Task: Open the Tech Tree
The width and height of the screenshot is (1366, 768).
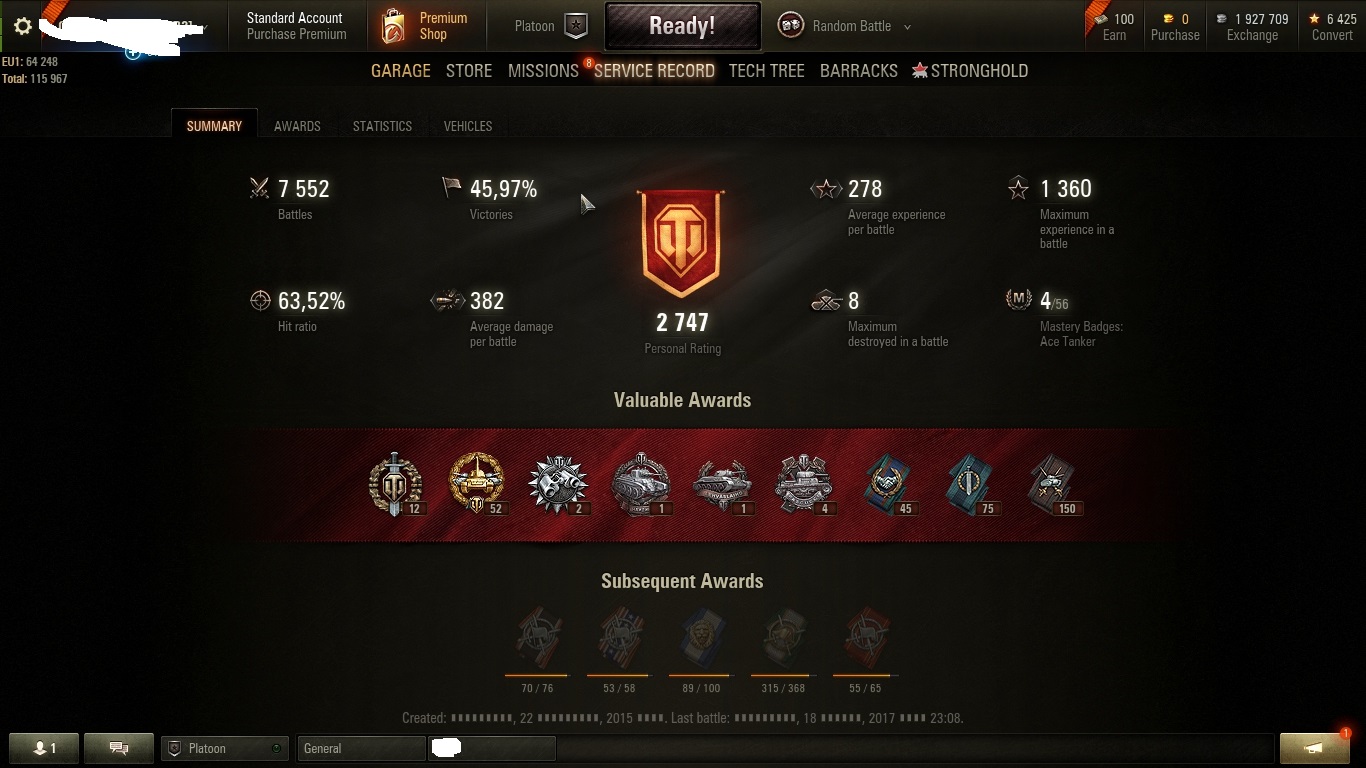Action: pyautogui.click(x=766, y=71)
